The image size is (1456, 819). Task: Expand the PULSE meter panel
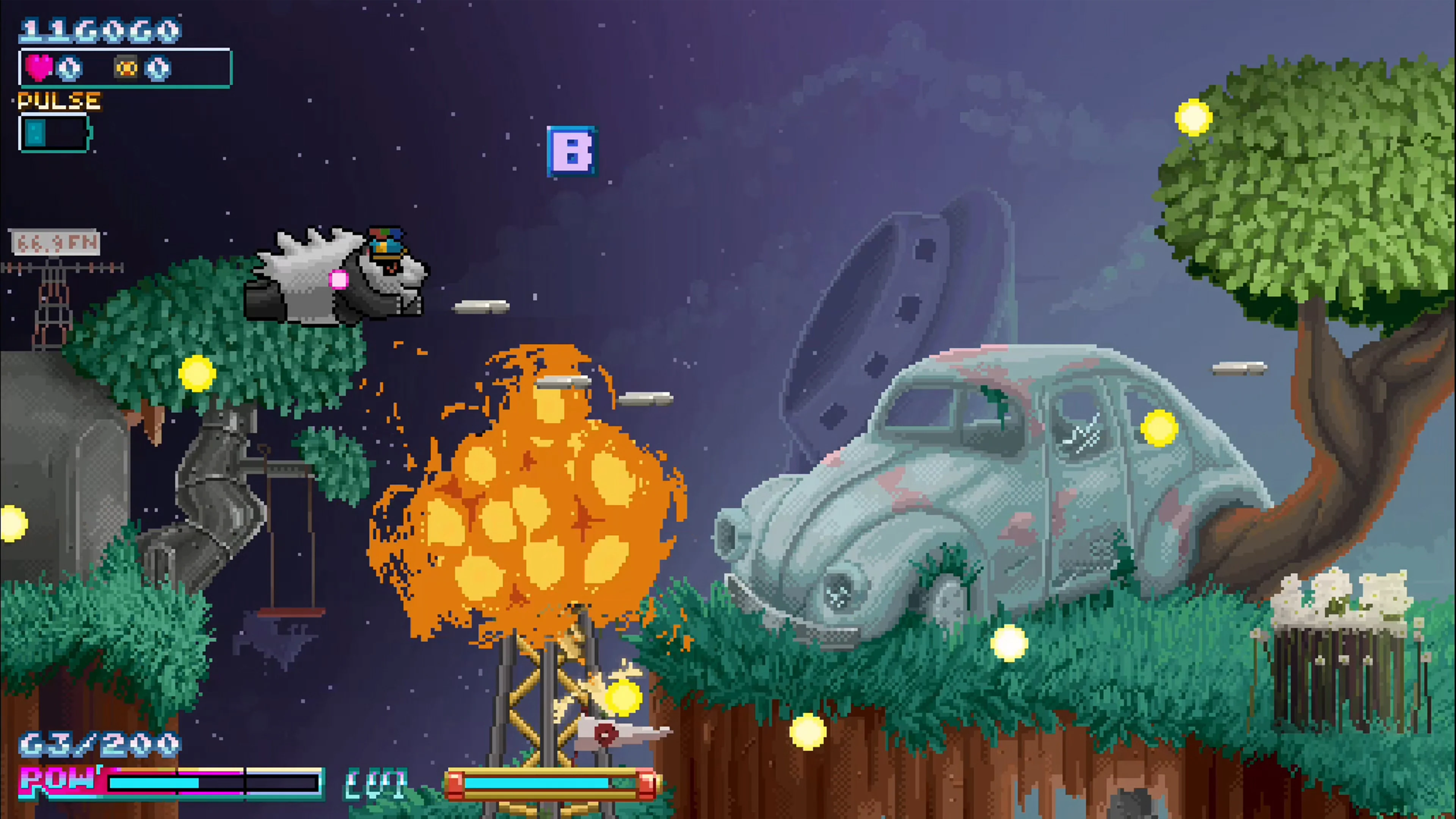(54, 133)
